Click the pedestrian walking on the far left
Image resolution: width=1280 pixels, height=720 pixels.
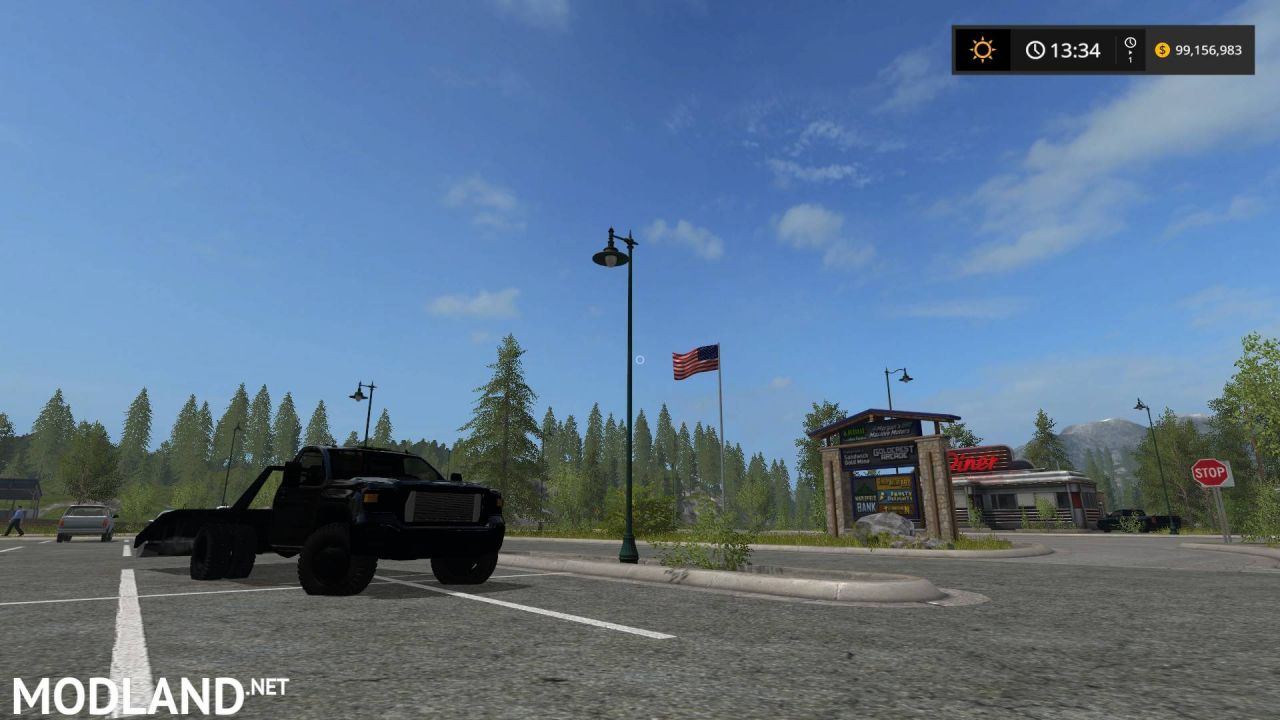click(x=18, y=520)
